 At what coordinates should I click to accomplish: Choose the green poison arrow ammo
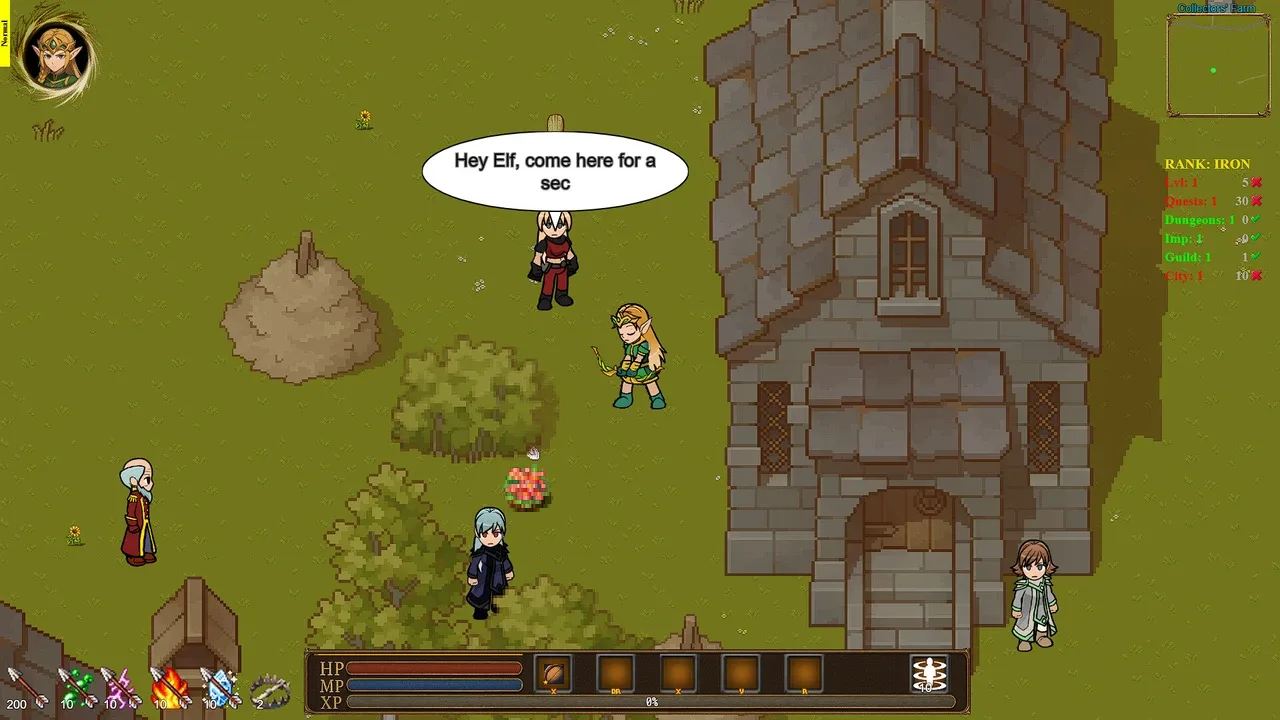point(76,687)
